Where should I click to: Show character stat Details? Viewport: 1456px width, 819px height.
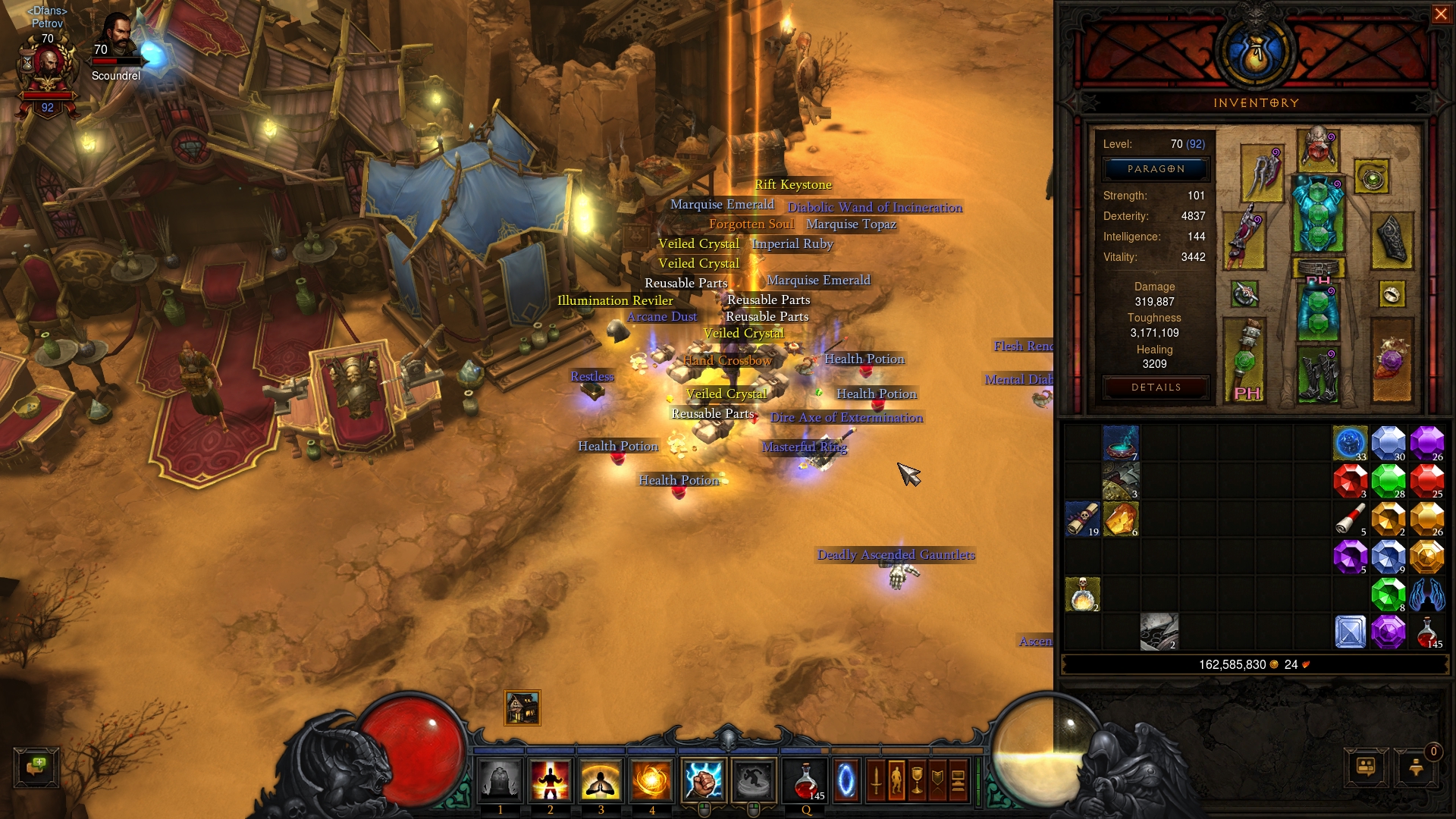click(x=1156, y=388)
